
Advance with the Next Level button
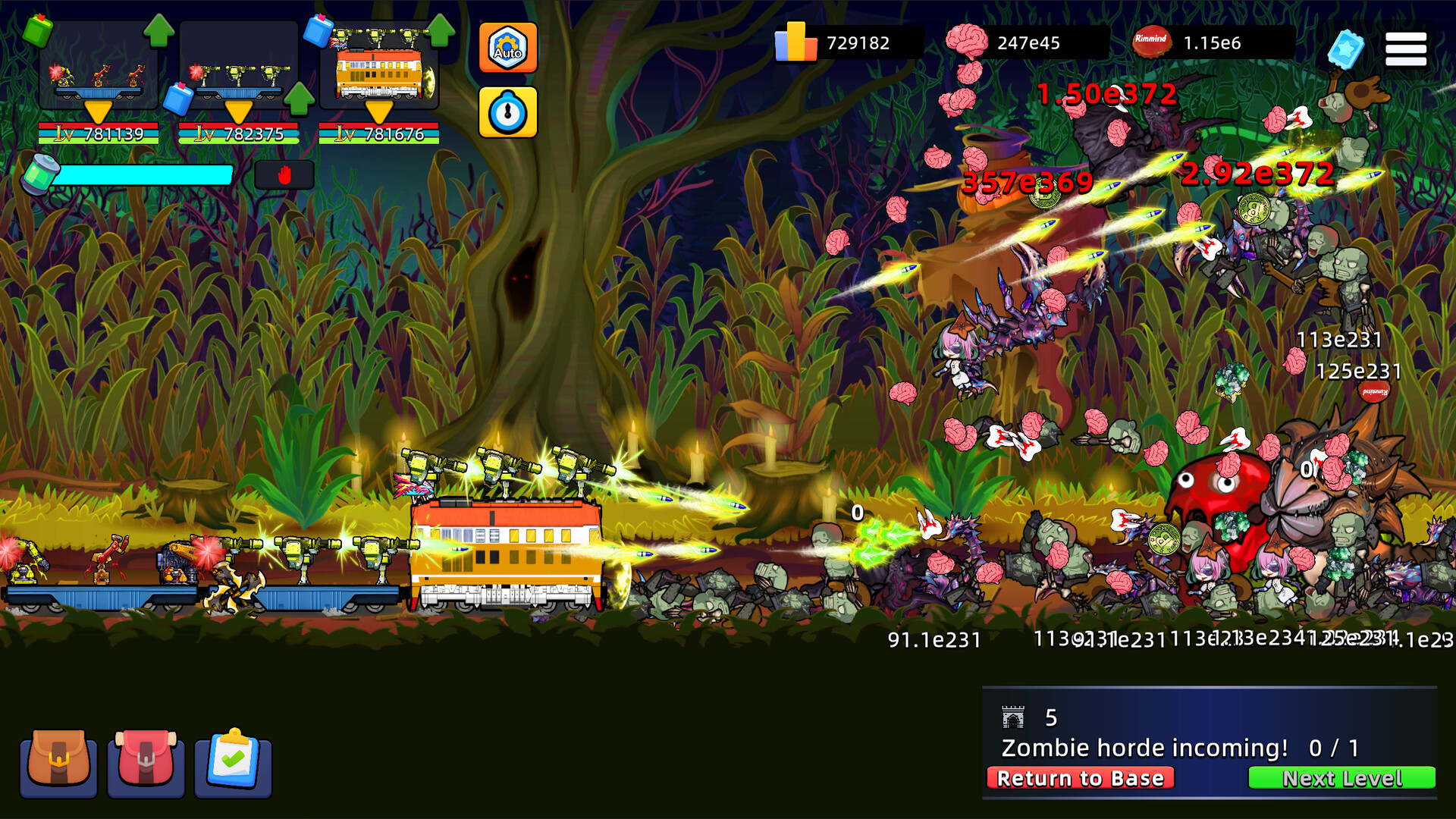point(1341,778)
